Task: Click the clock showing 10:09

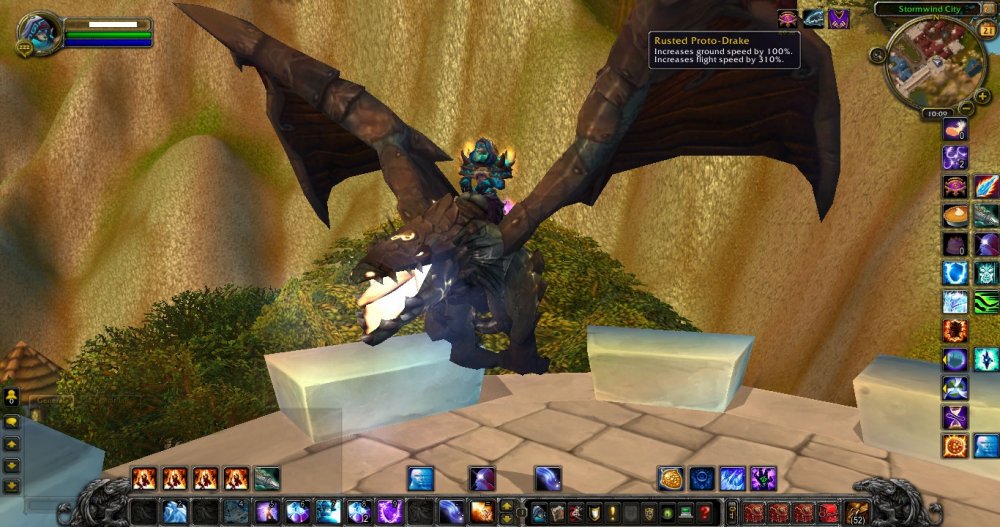Action: click(x=935, y=114)
